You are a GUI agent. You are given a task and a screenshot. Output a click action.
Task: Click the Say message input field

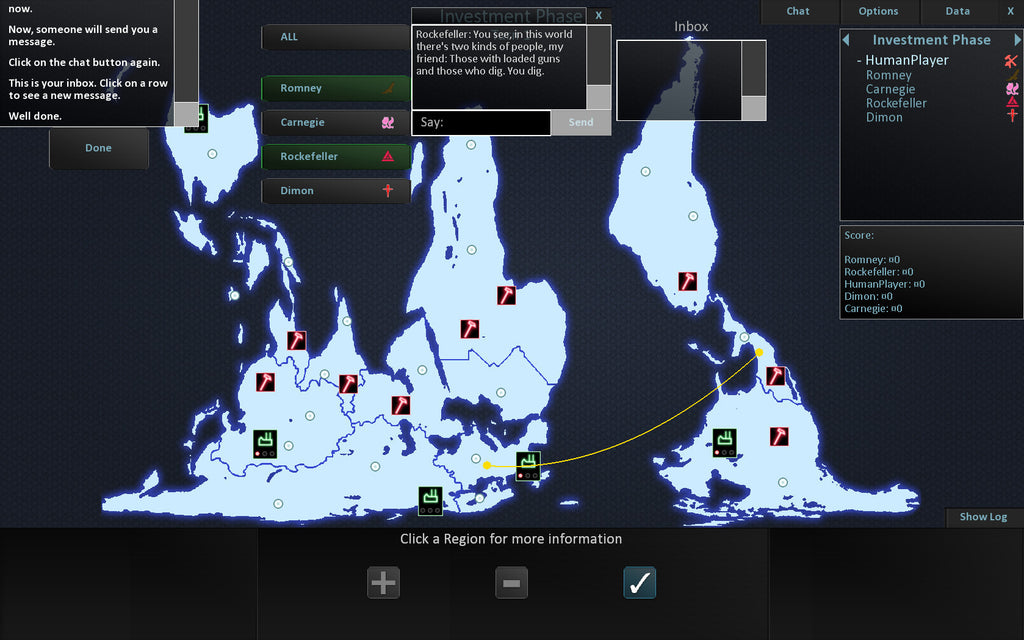(x=481, y=122)
